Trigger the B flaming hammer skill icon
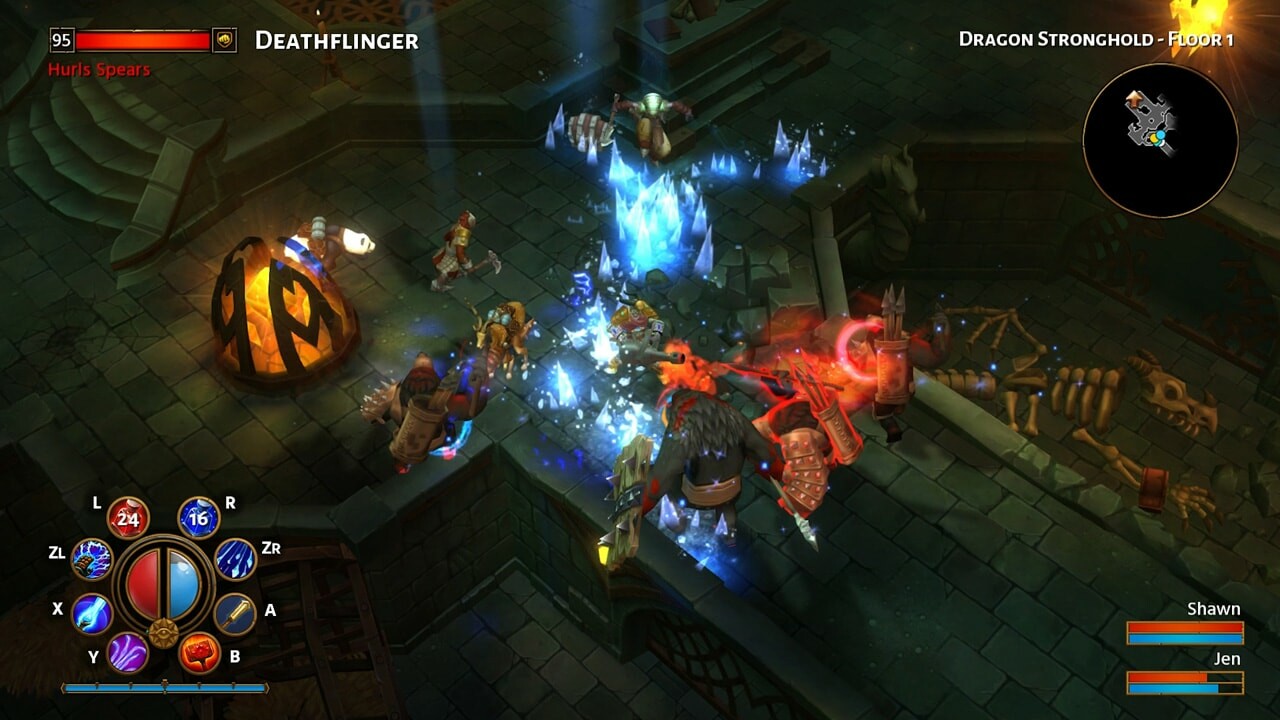 click(198, 652)
